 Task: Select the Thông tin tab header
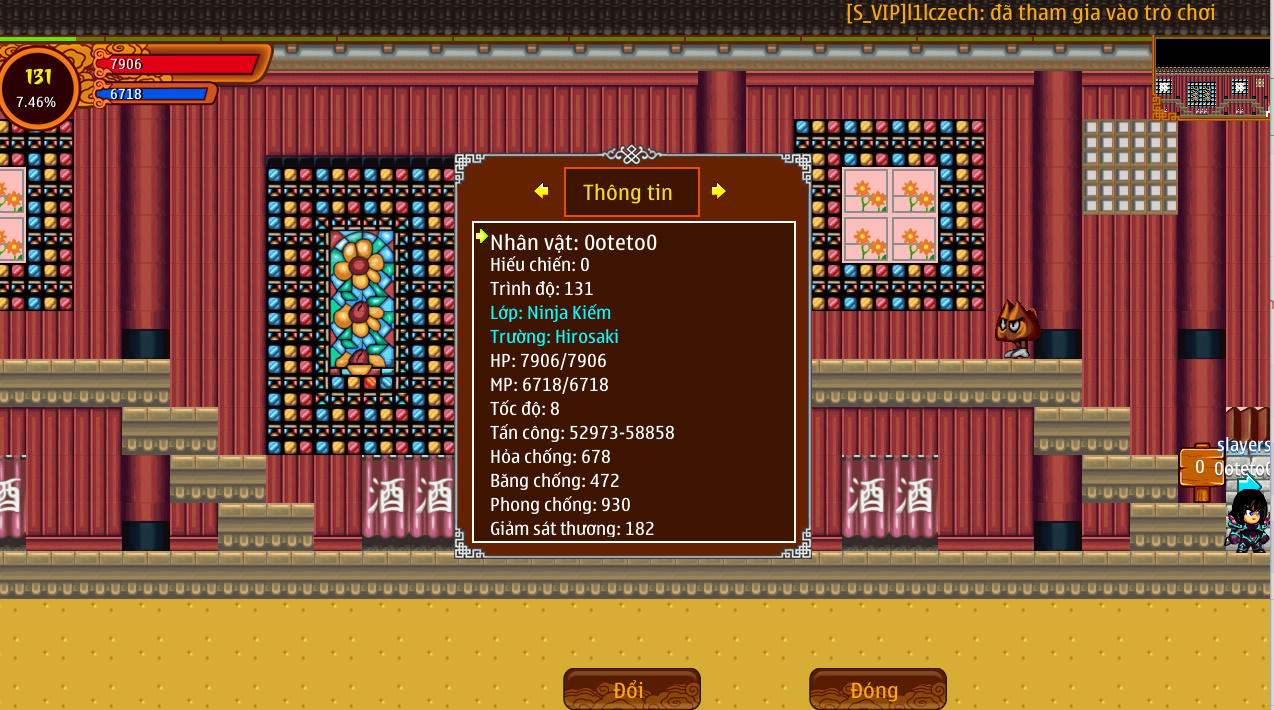click(631, 192)
